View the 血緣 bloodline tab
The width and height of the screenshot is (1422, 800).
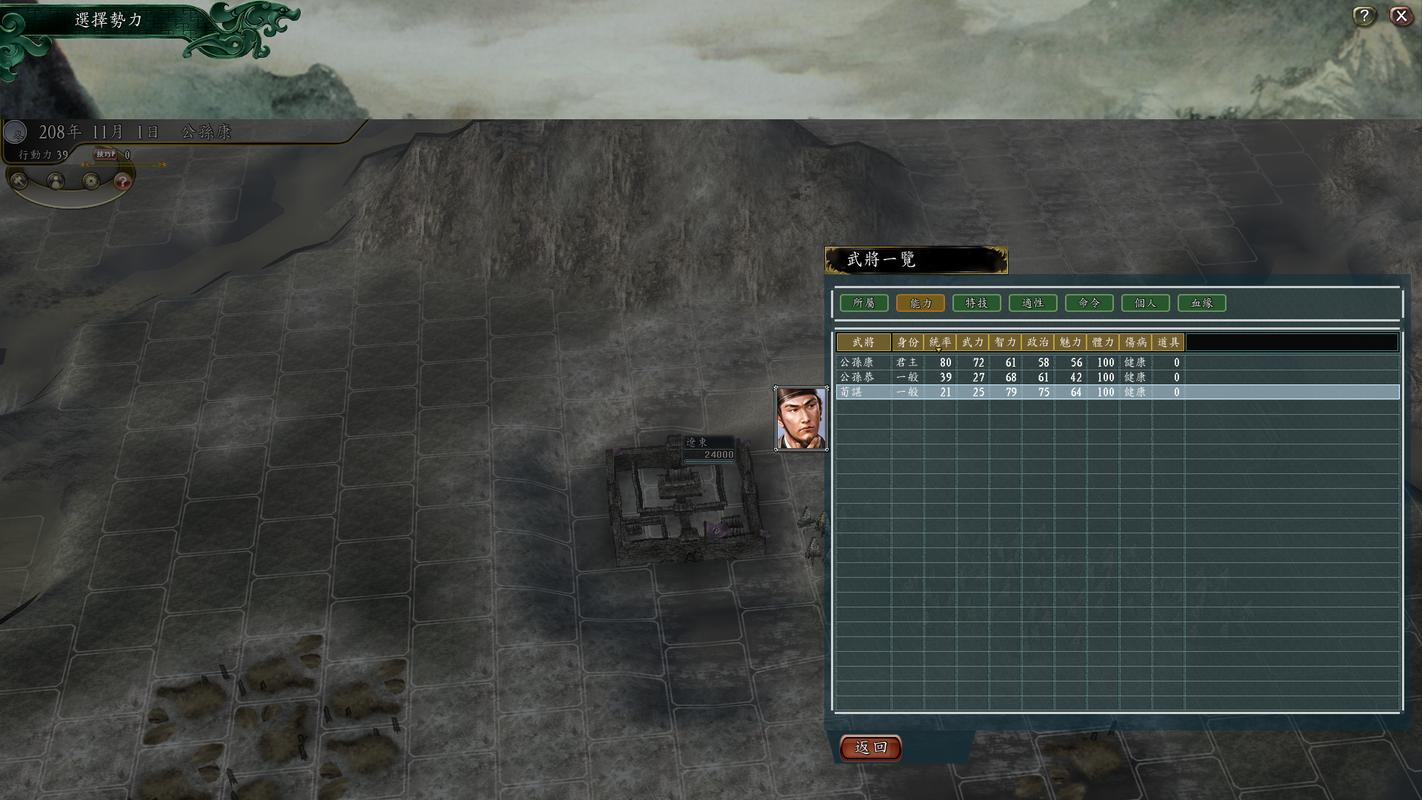click(x=1201, y=303)
